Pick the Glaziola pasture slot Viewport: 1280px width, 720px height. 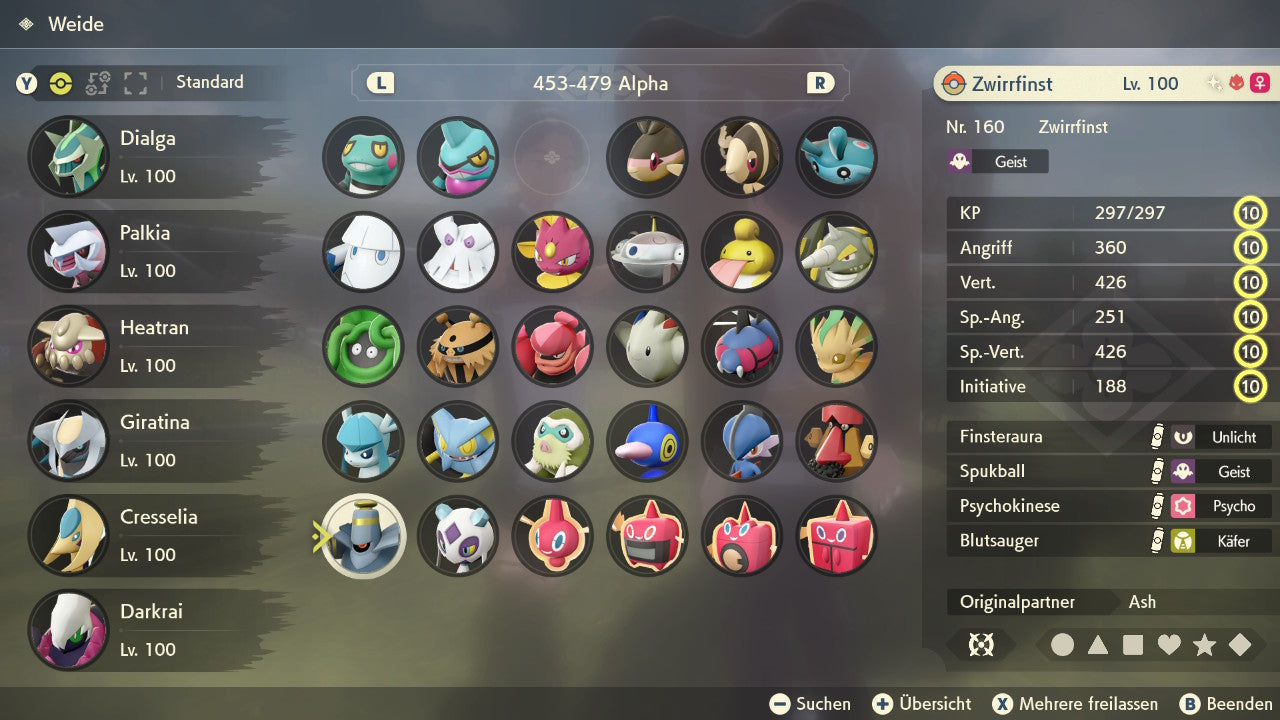[x=363, y=441]
